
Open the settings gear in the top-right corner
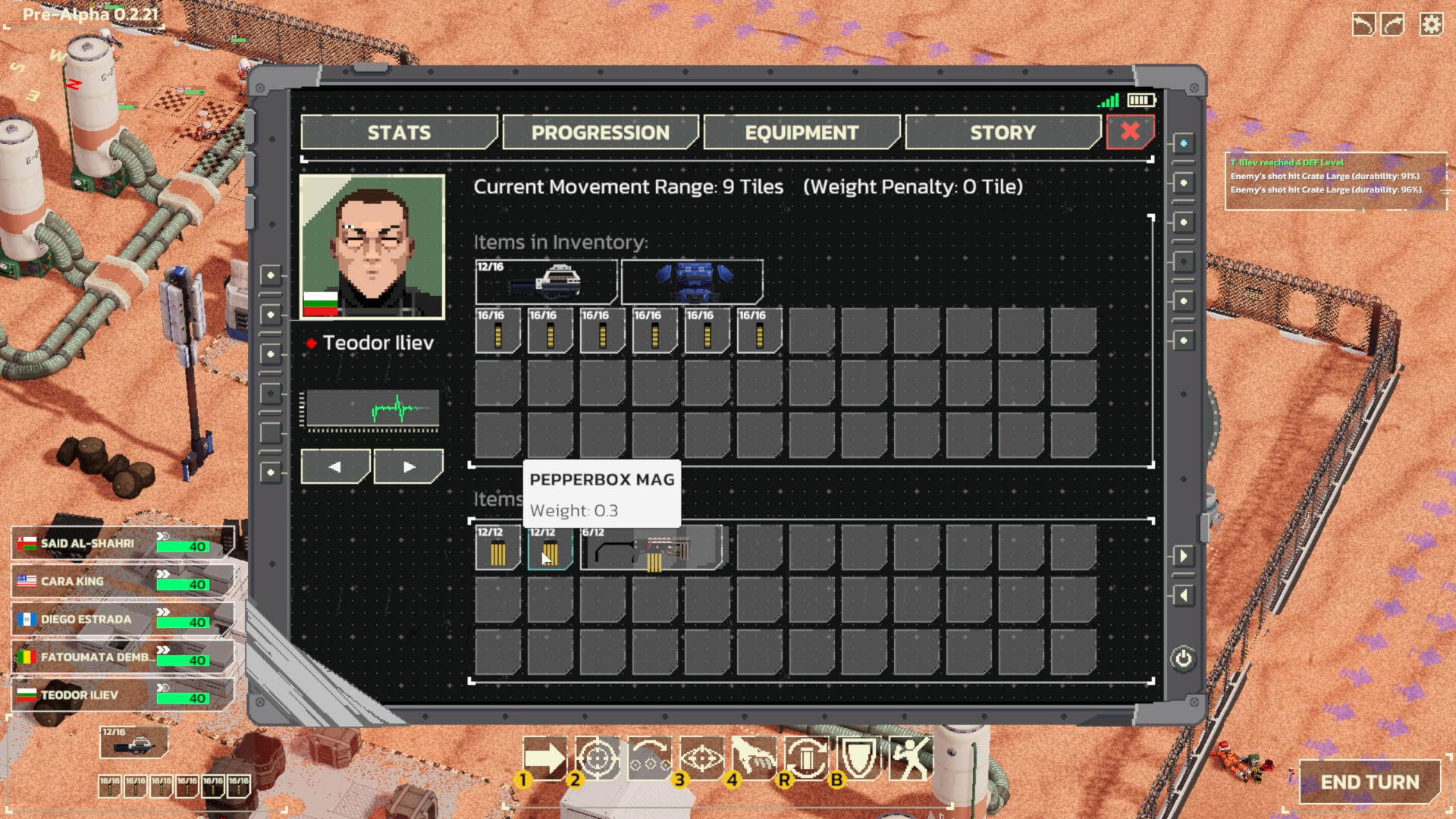pyautogui.click(x=1432, y=24)
